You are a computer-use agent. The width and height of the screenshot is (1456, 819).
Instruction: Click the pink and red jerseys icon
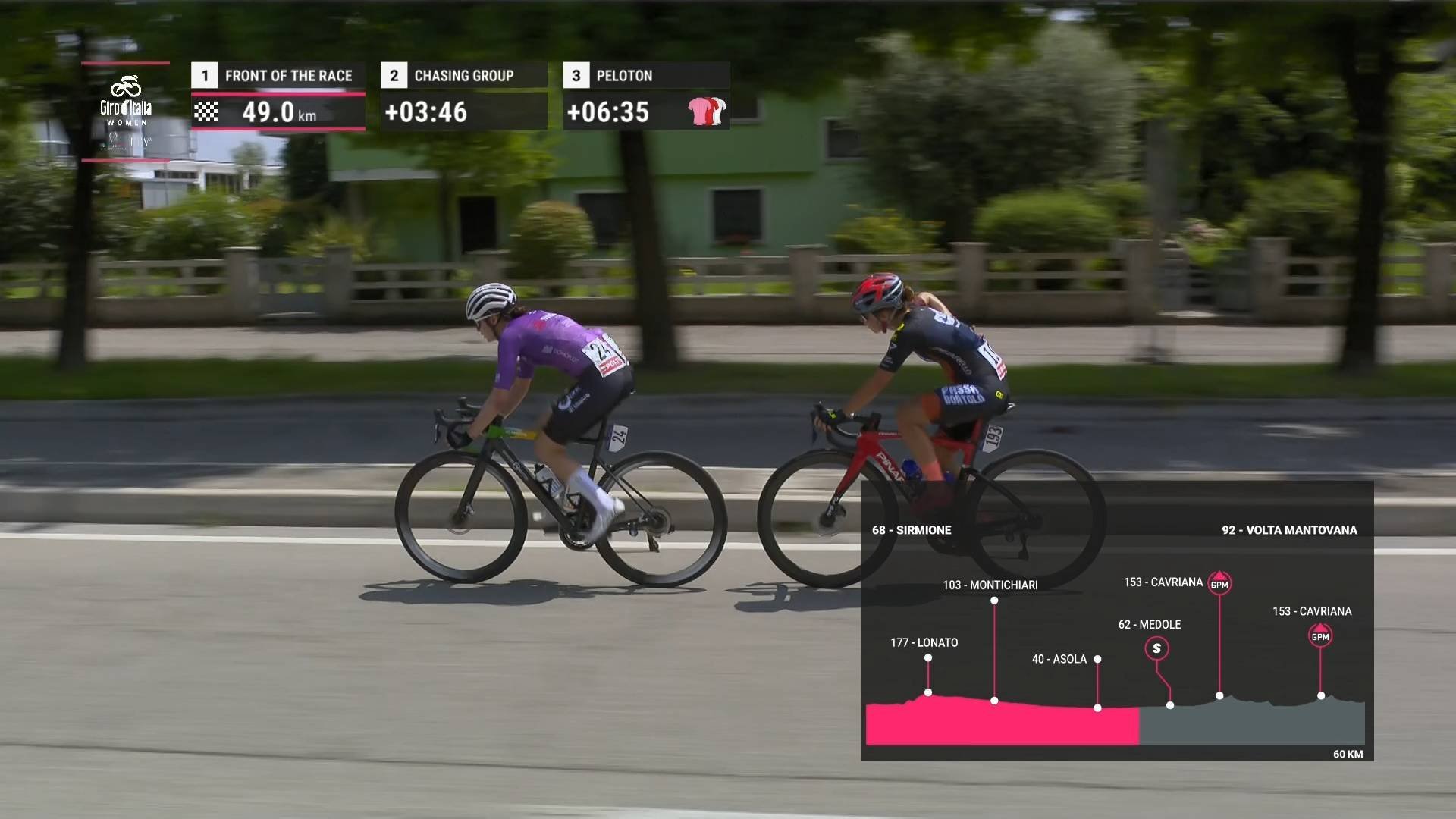[707, 111]
